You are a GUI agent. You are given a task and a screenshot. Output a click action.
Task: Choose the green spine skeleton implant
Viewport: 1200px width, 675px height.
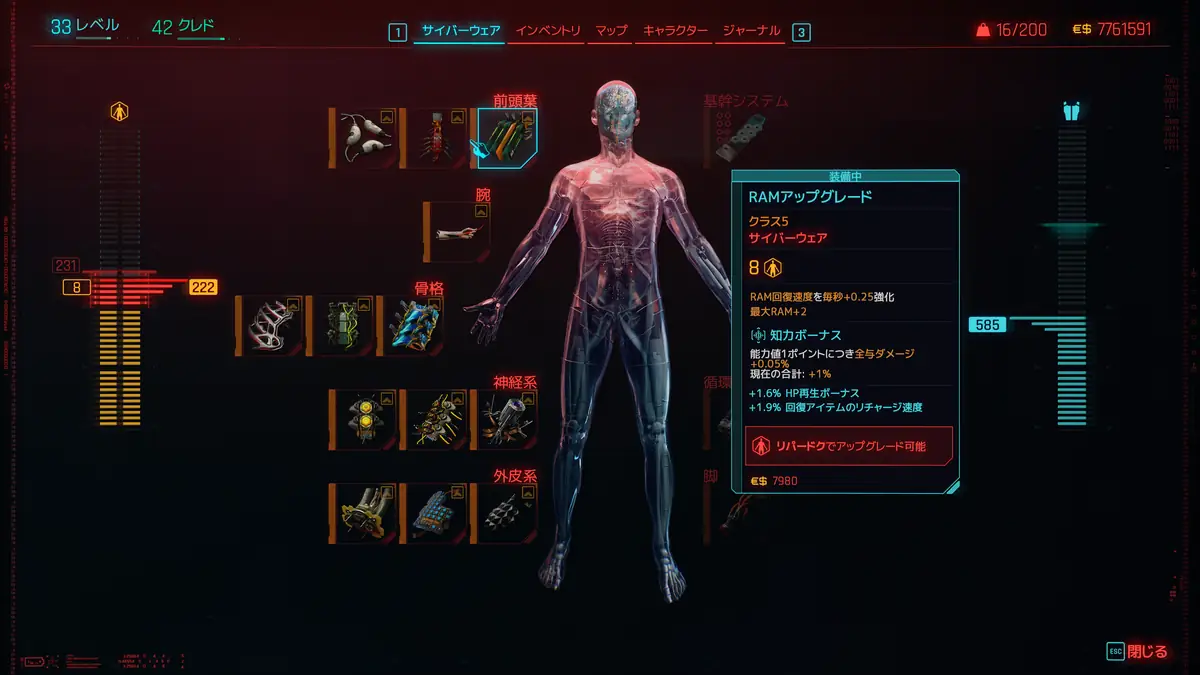click(342, 325)
